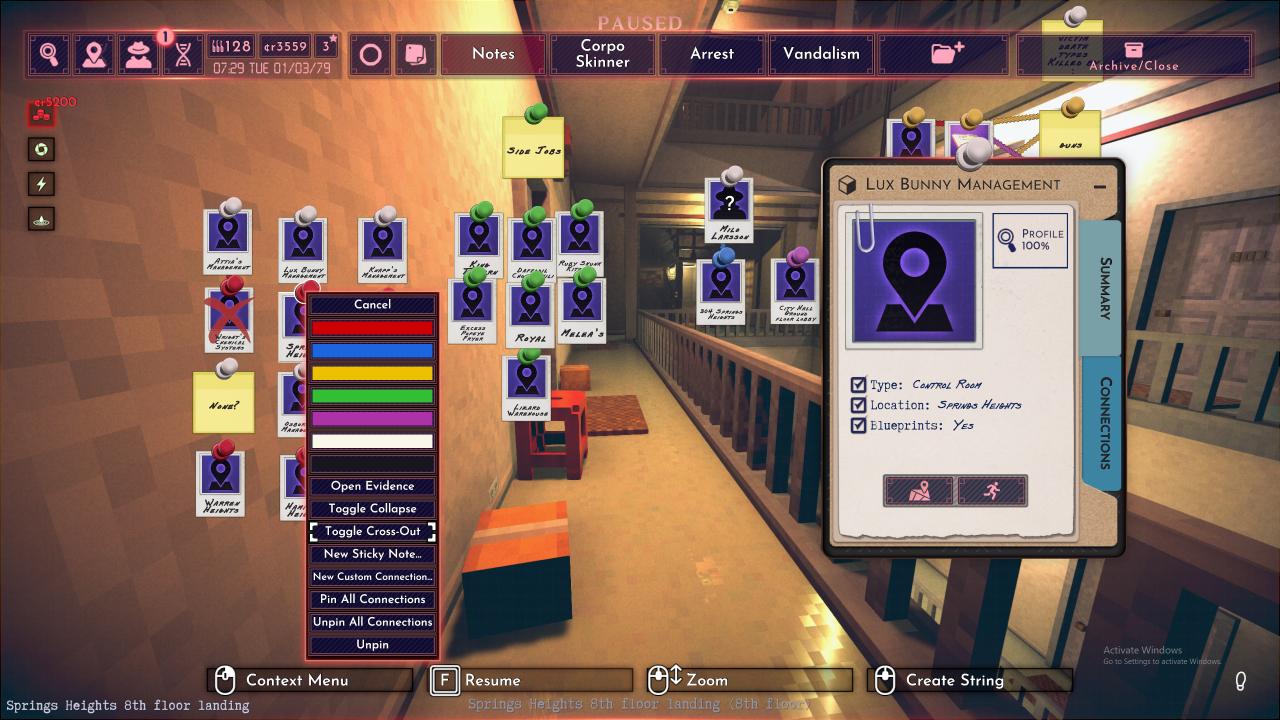Choose Unpin from the context menu
This screenshot has height=720, width=1280.
tap(372, 645)
